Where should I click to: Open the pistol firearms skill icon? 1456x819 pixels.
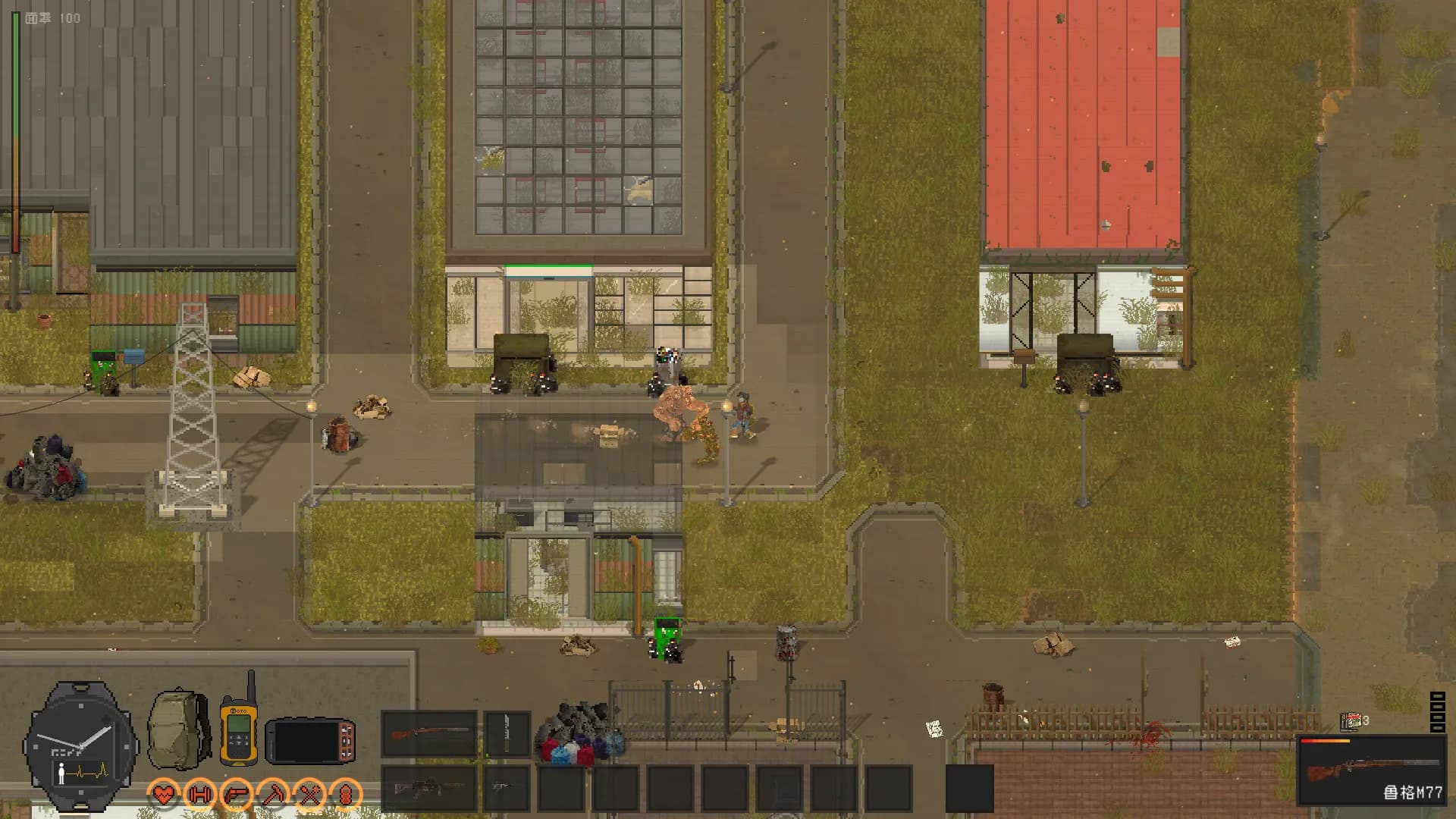237,795
